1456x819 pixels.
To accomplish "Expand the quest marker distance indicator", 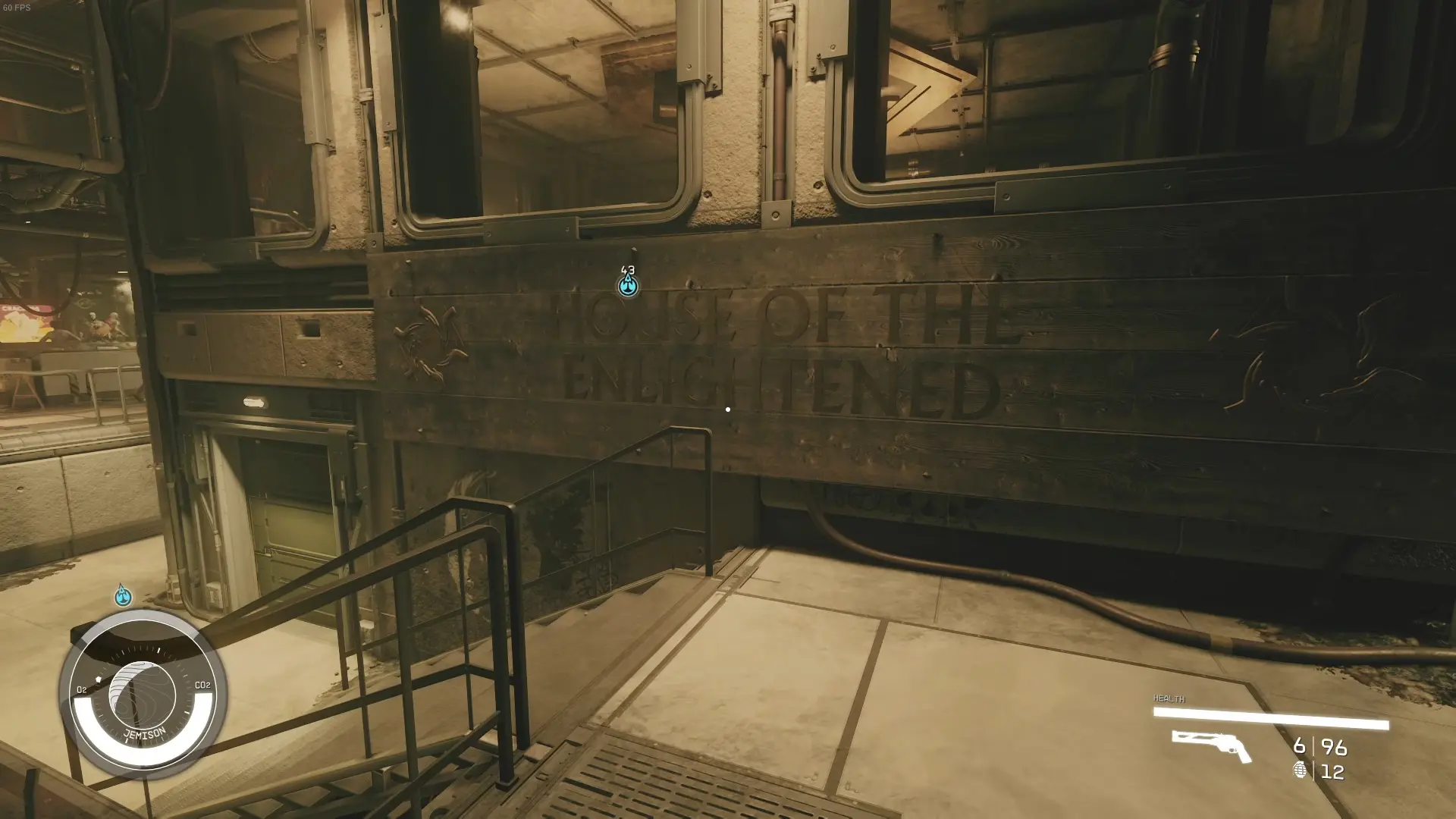I will pyautogui.click(x=626, y=269).
